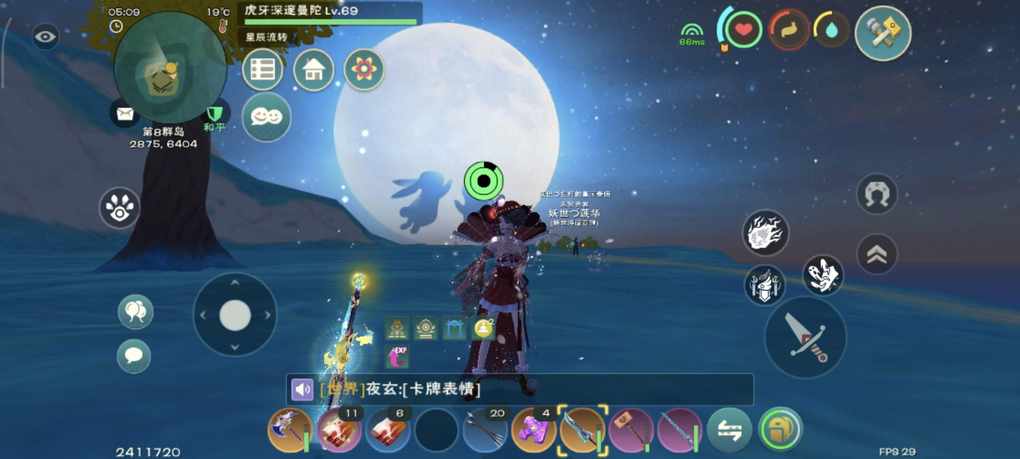Click the swap arrows hotbar button
Image resolution: width=1020 pixels, height=459 pixels.
coord(730,431)
